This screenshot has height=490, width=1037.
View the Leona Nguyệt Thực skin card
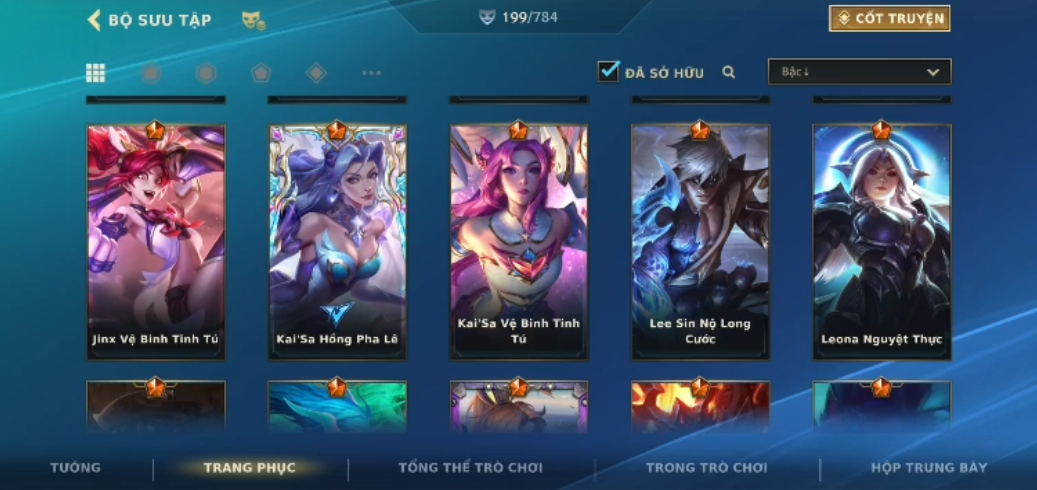coord(881,240)
